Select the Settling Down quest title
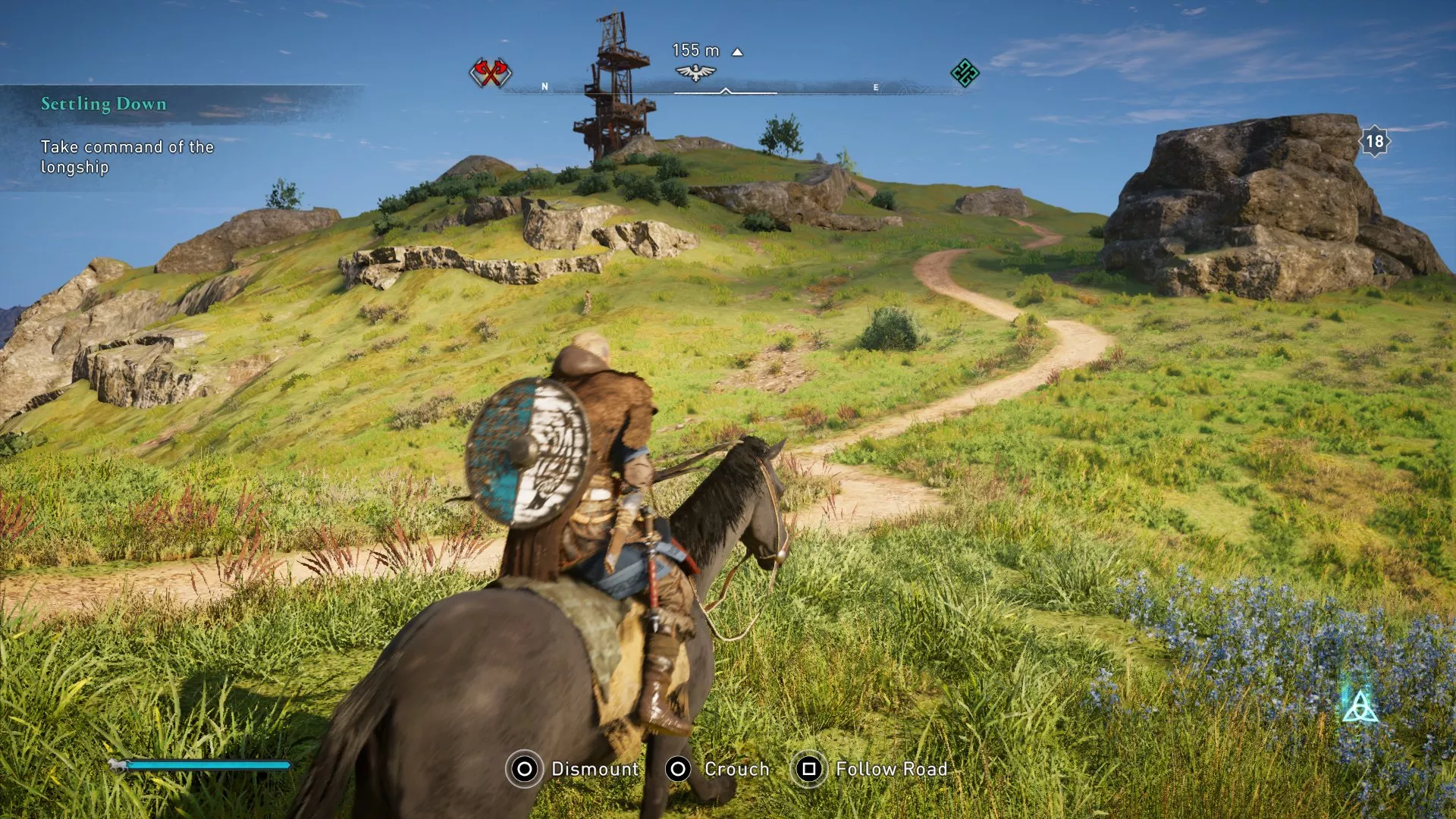The image size is (1456, 819). [x=102, y=104]
